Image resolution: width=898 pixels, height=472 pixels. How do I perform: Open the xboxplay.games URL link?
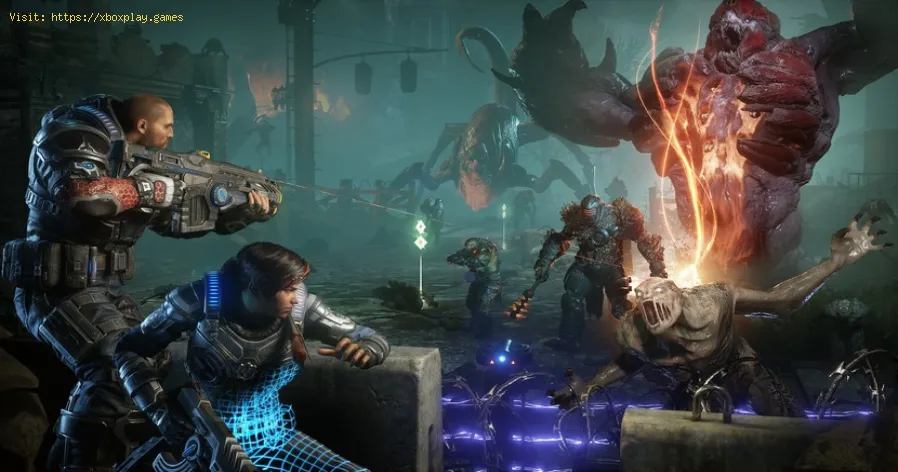(x=117, y=17)
